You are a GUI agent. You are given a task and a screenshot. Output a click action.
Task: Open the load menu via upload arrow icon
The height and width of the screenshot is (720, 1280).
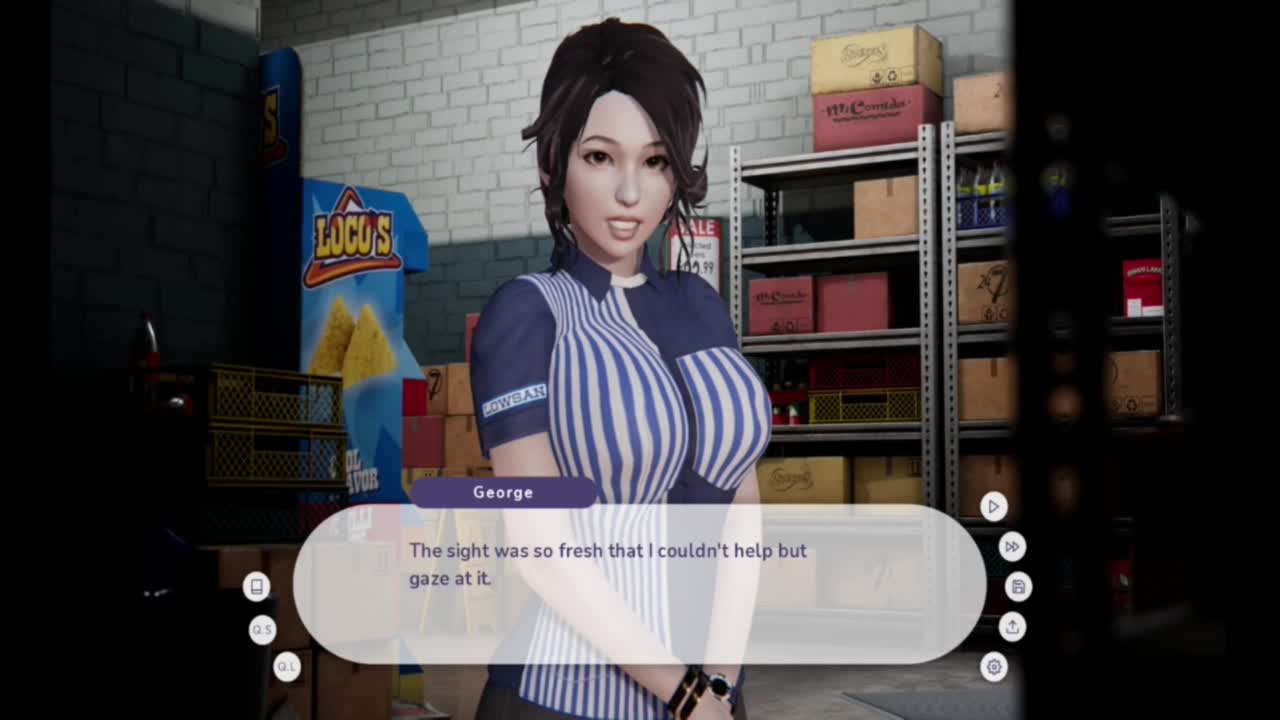coord(1012,627)
